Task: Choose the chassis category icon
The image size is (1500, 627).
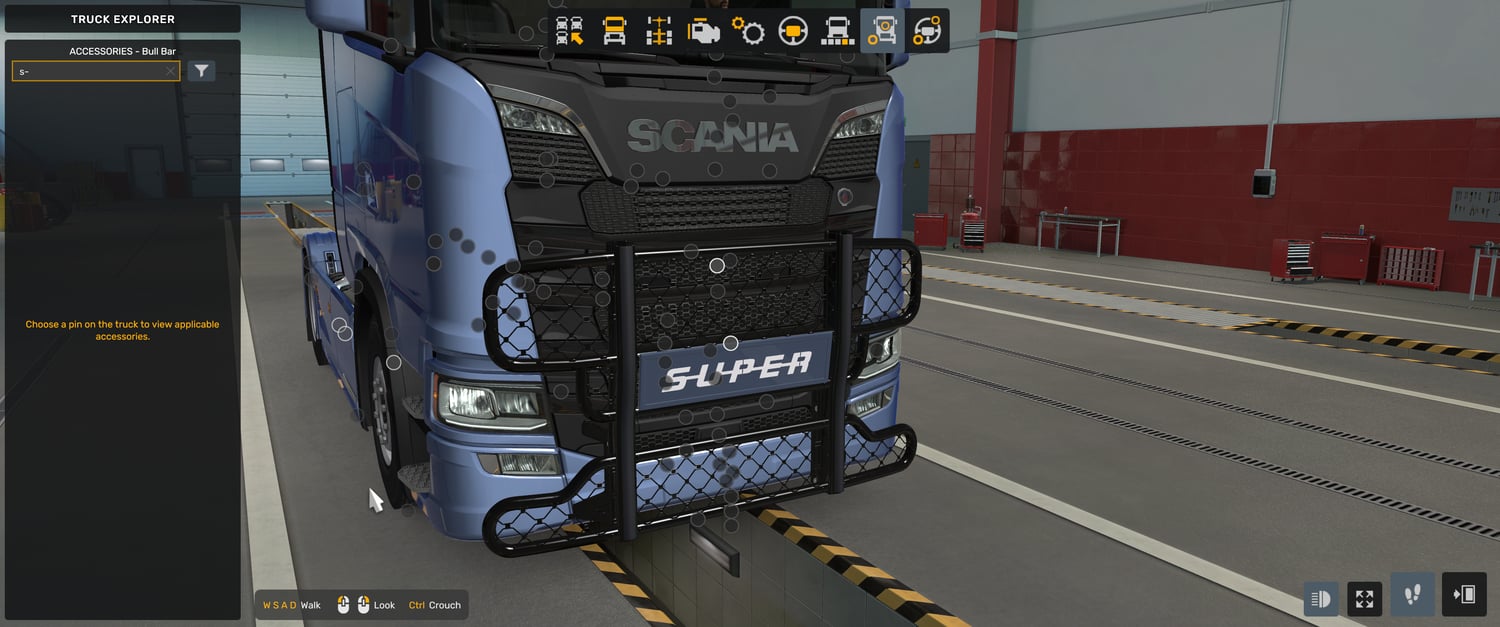Action: click(x=659, y=31)
